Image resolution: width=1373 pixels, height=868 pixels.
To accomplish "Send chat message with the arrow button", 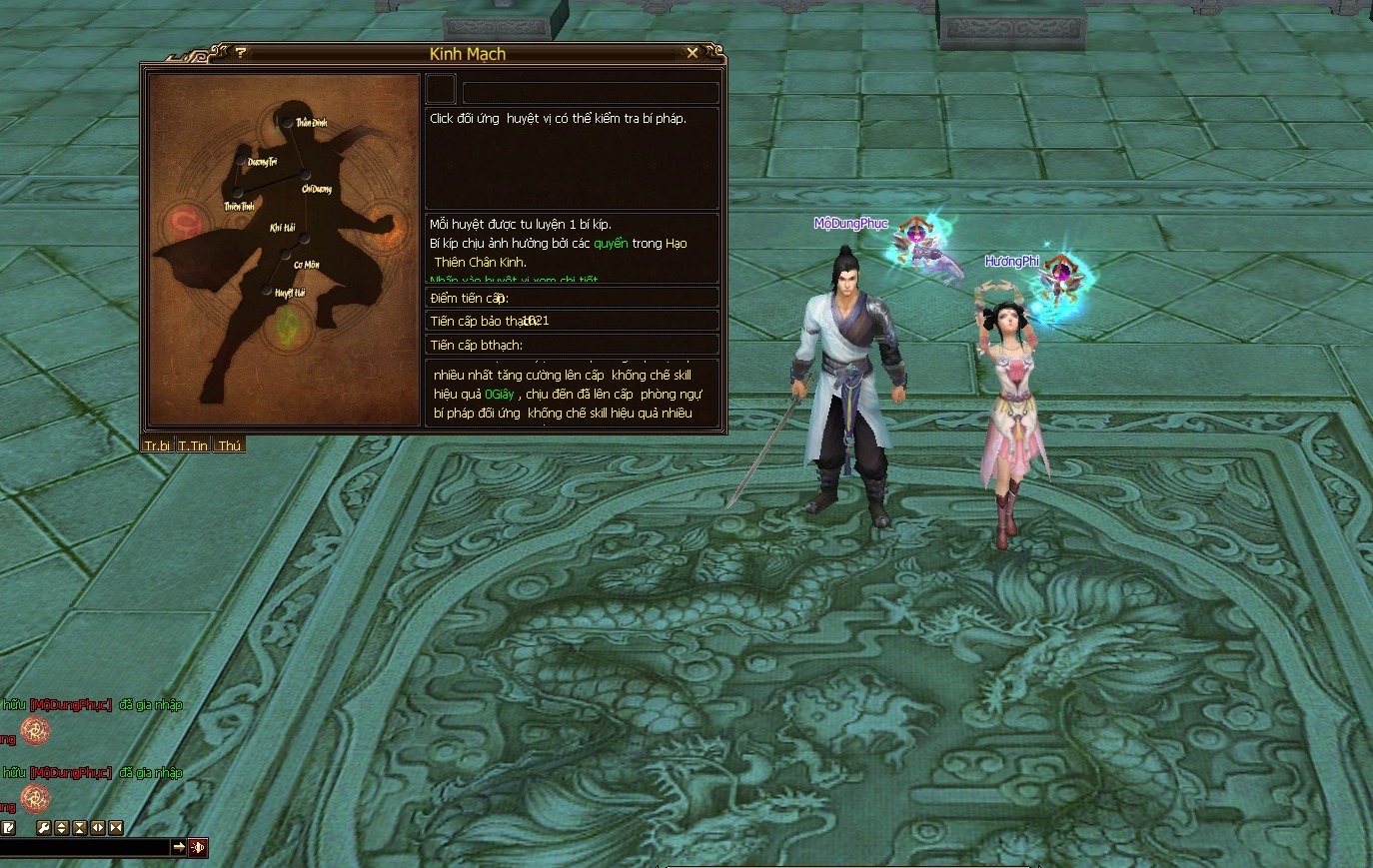I will (x=179, y=847).
